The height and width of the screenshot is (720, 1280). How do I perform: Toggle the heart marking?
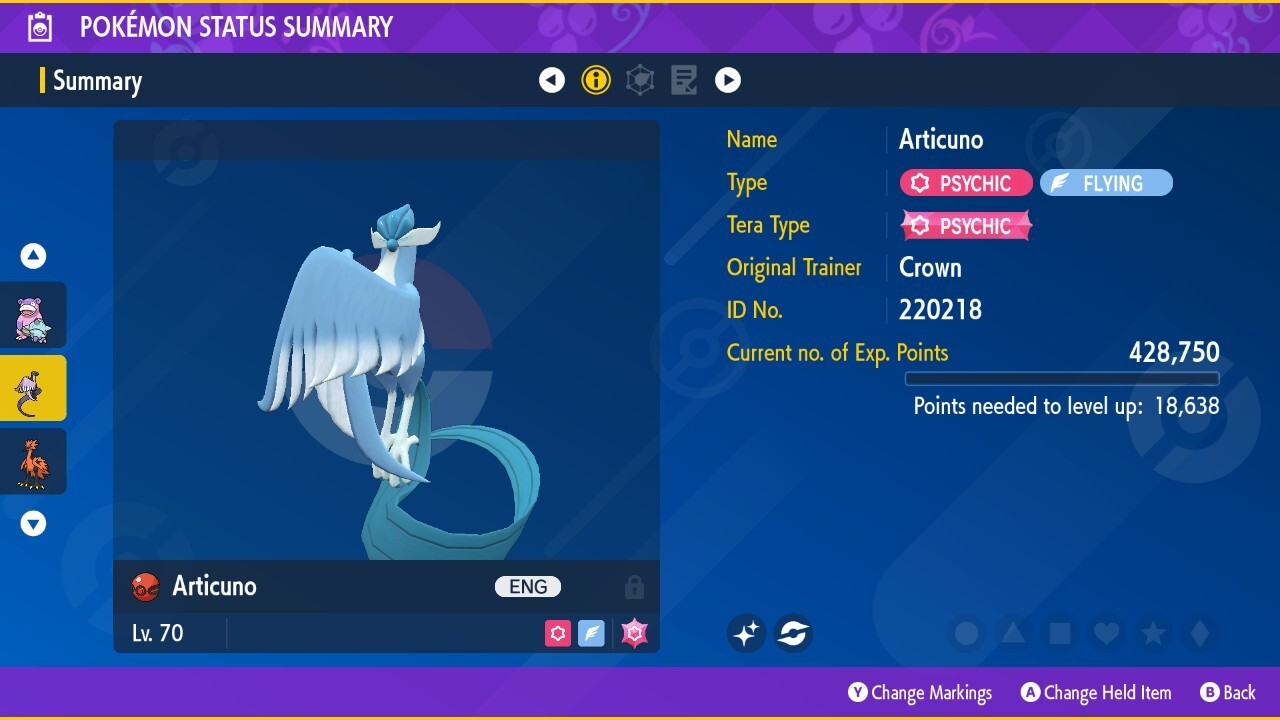pos(1106,633)
